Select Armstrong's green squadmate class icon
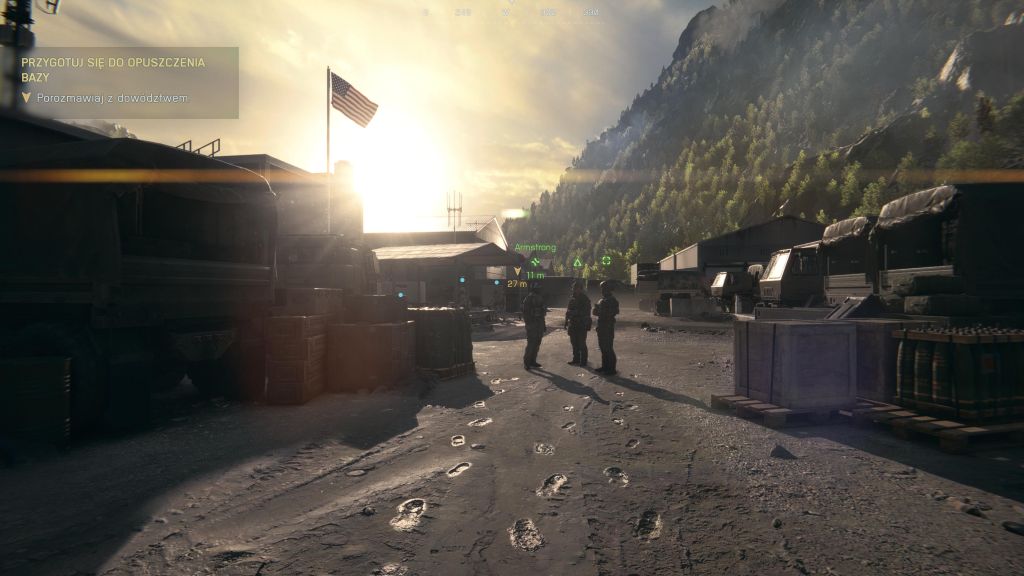Viewport: 1024px width, 576px height. pyautogui.click(x=535, y=262)
